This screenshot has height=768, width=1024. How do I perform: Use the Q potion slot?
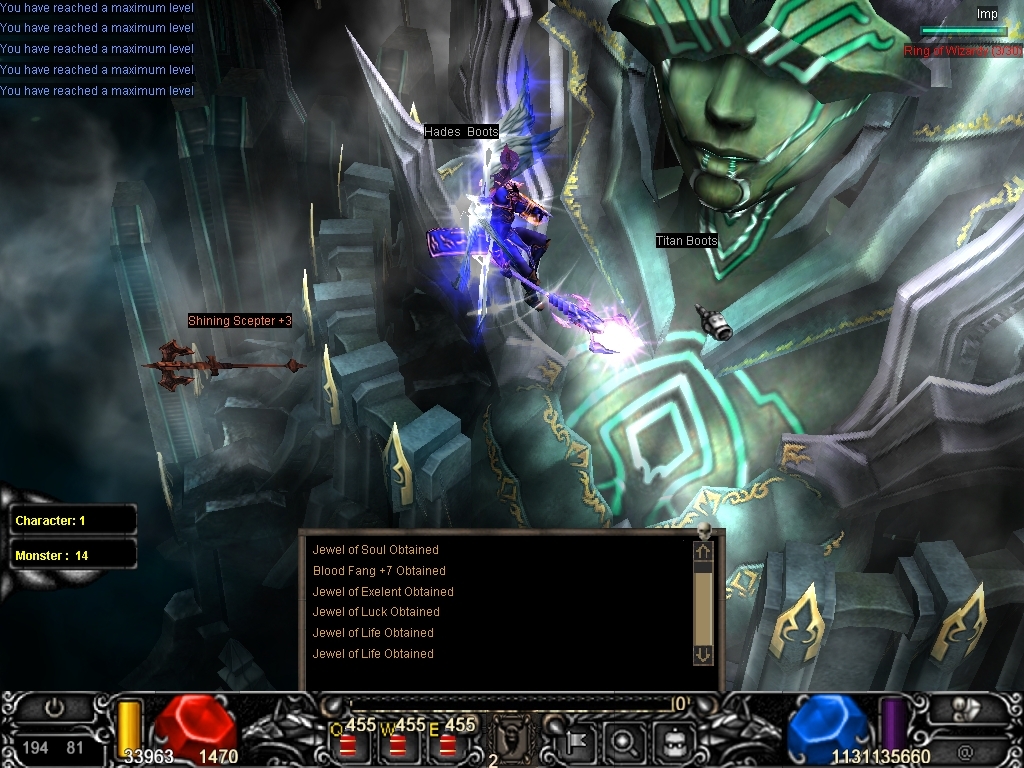[349, 743]
